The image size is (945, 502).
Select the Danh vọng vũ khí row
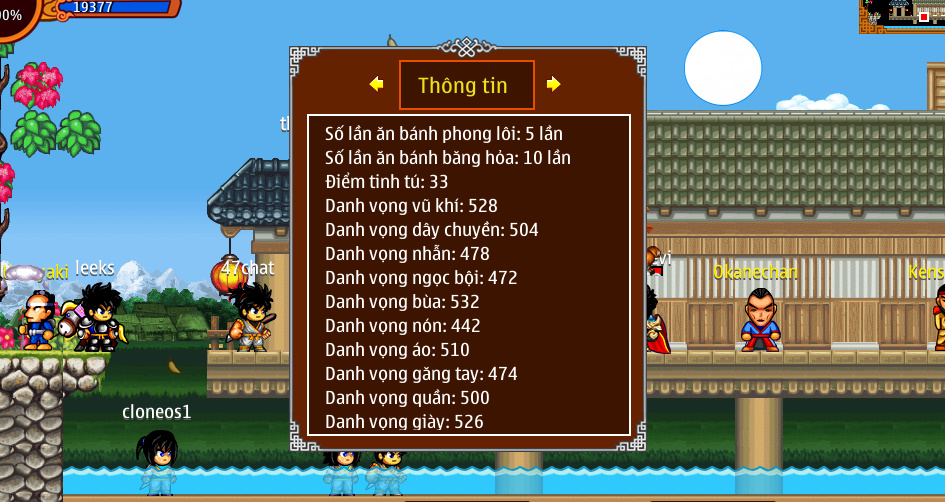411,206
